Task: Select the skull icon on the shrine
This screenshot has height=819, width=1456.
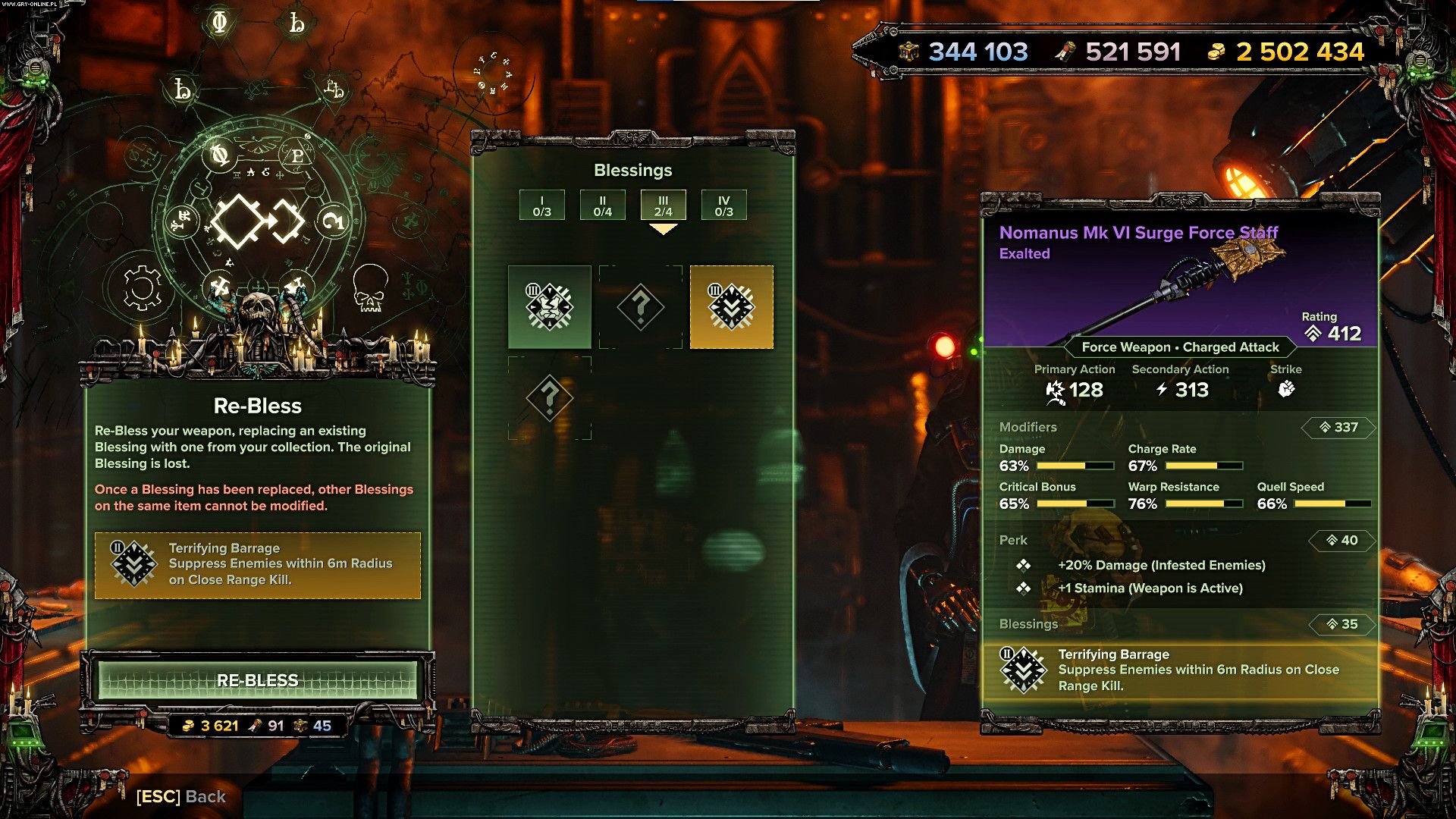Action: 370,288
